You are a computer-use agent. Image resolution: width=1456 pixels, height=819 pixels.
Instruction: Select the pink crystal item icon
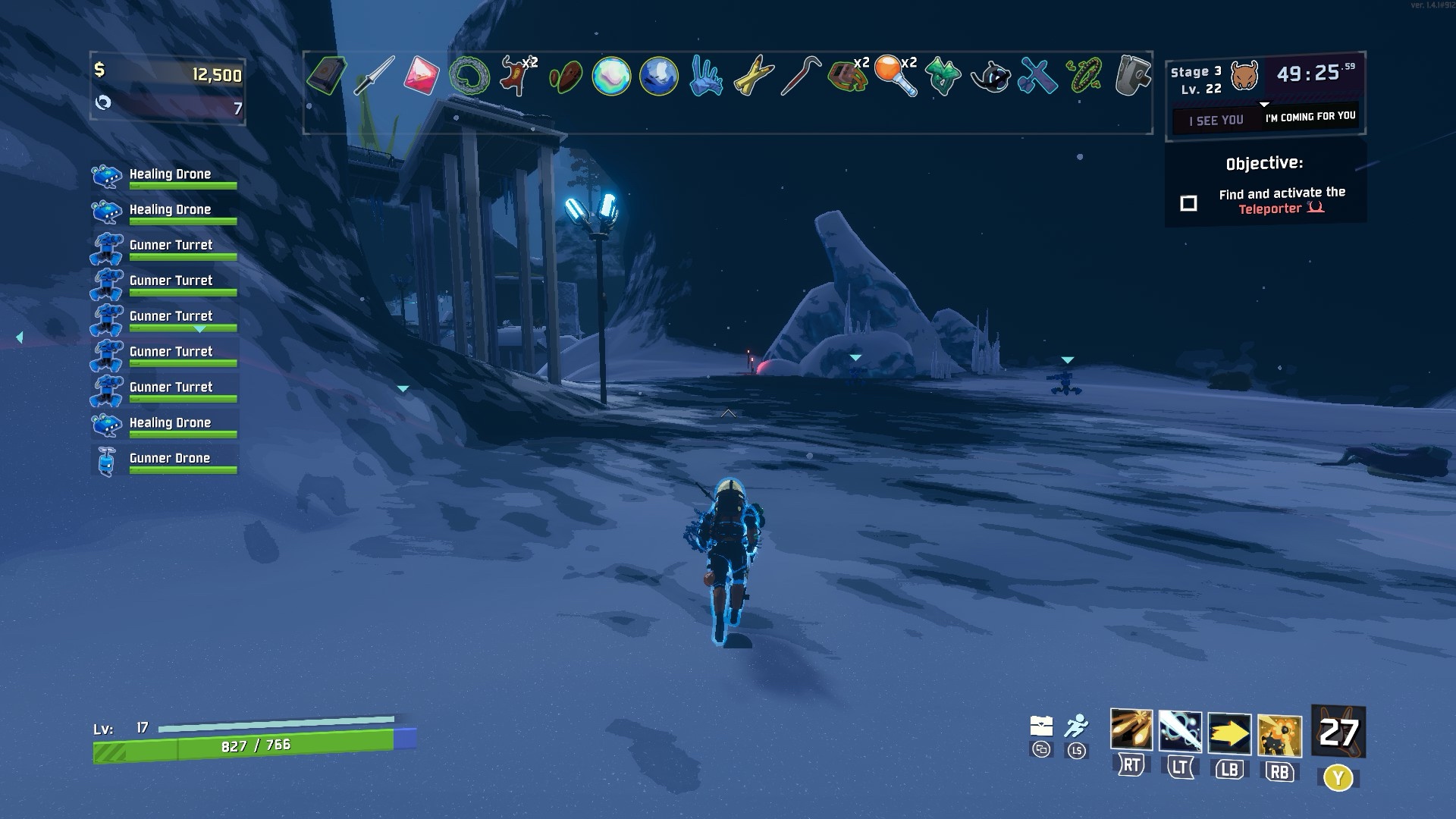(421, 75)
